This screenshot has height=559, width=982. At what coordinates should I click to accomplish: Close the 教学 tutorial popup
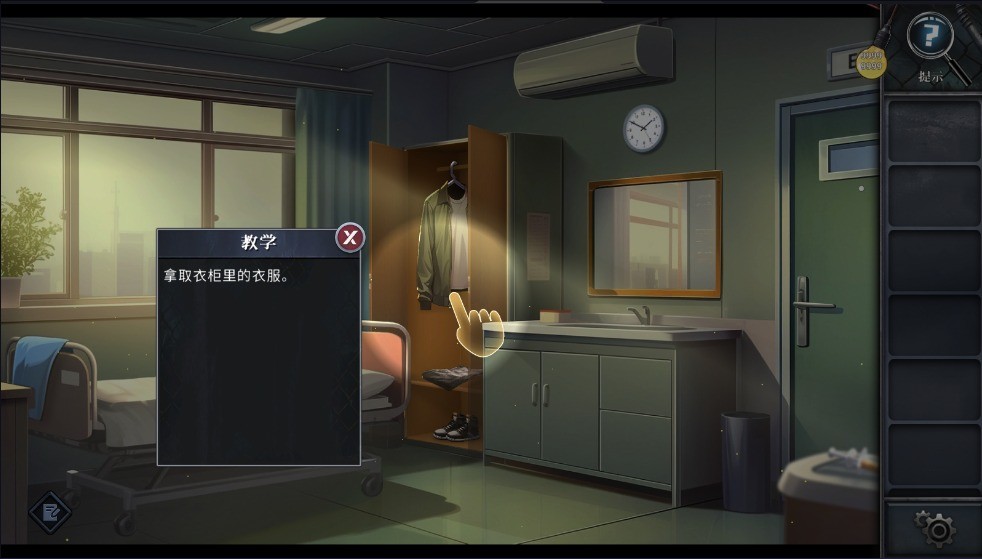349,238
